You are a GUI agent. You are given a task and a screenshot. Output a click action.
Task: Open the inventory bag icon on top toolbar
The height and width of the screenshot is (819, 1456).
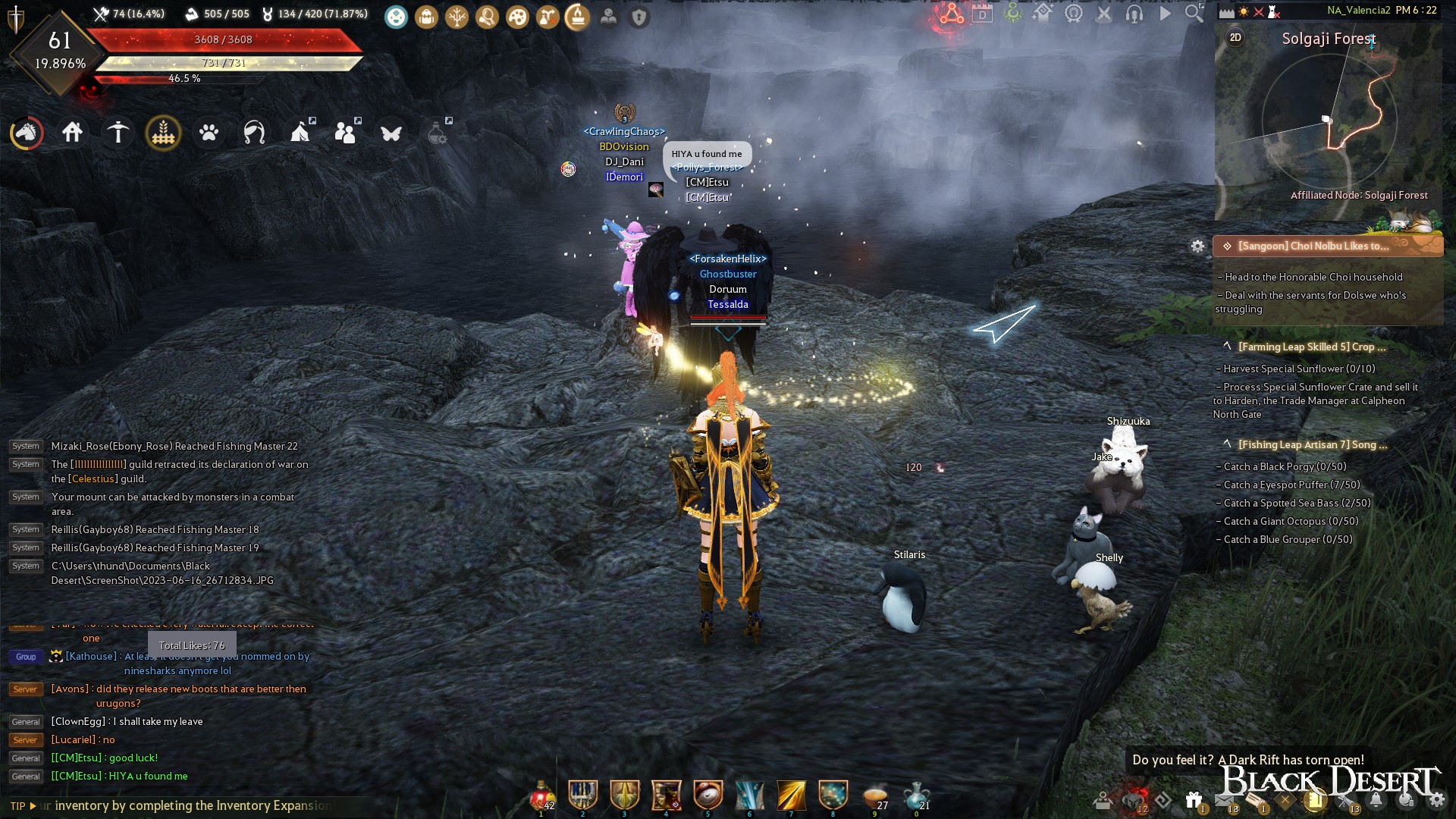(426, 16)
